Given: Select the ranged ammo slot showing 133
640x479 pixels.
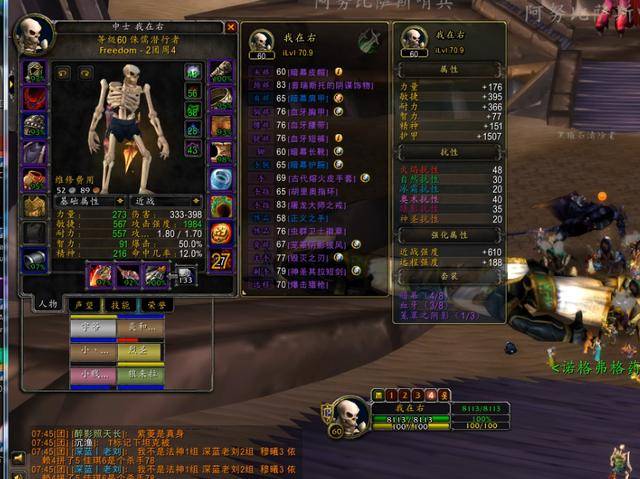Looking at the screenshot, I should (185, 277).
